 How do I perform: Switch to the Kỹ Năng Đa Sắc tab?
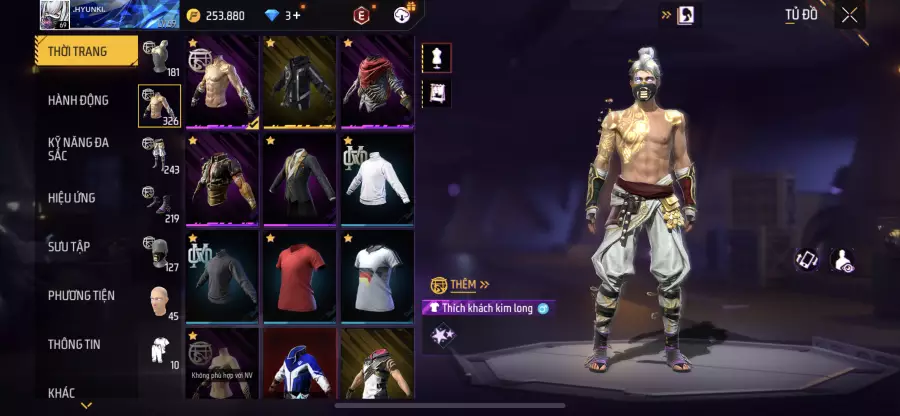click(x=78, y=150)
